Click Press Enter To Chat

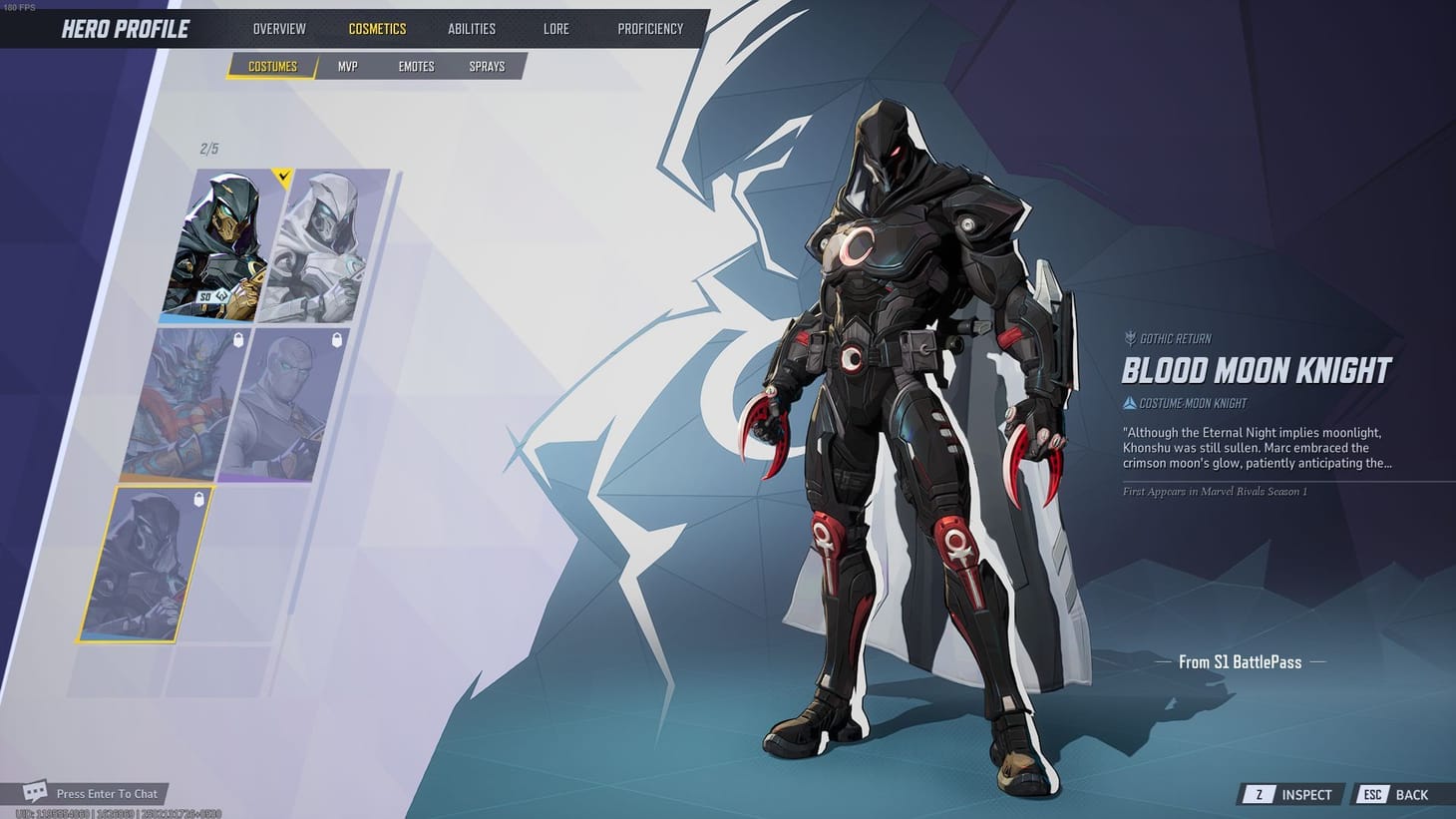point(110,793)
